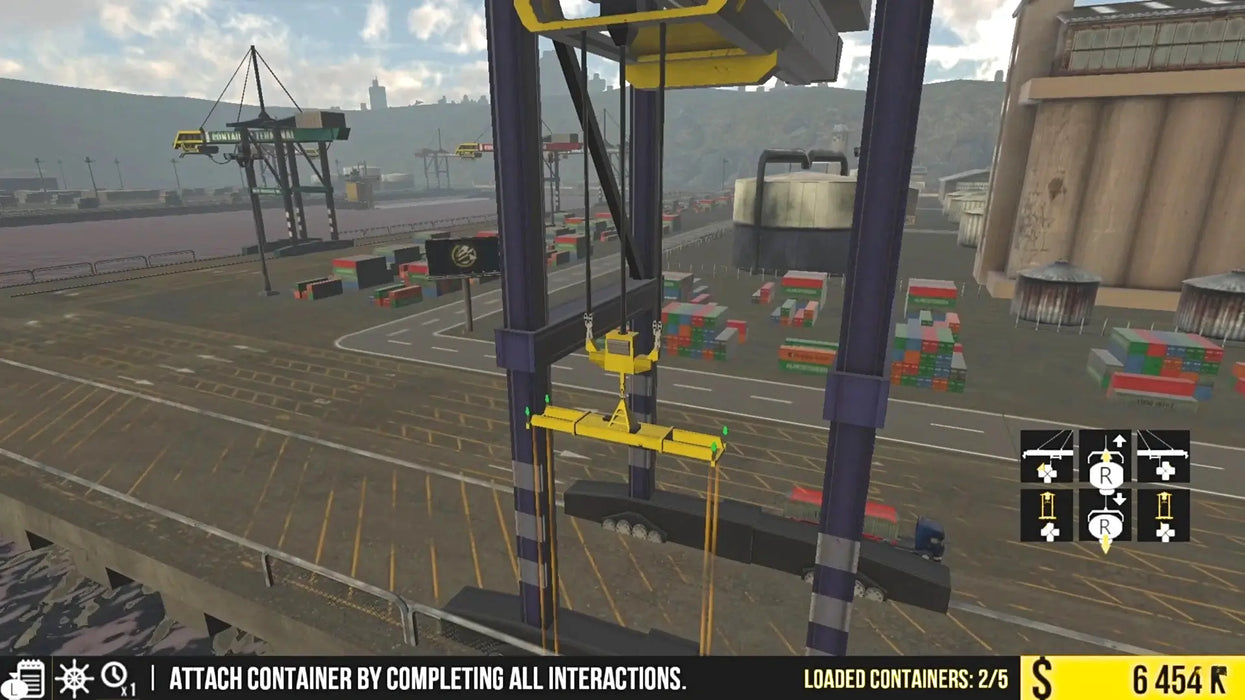The image size is (1245, 700).
Task: Open the notepad task list icon
Action: [x=27, y=679]
